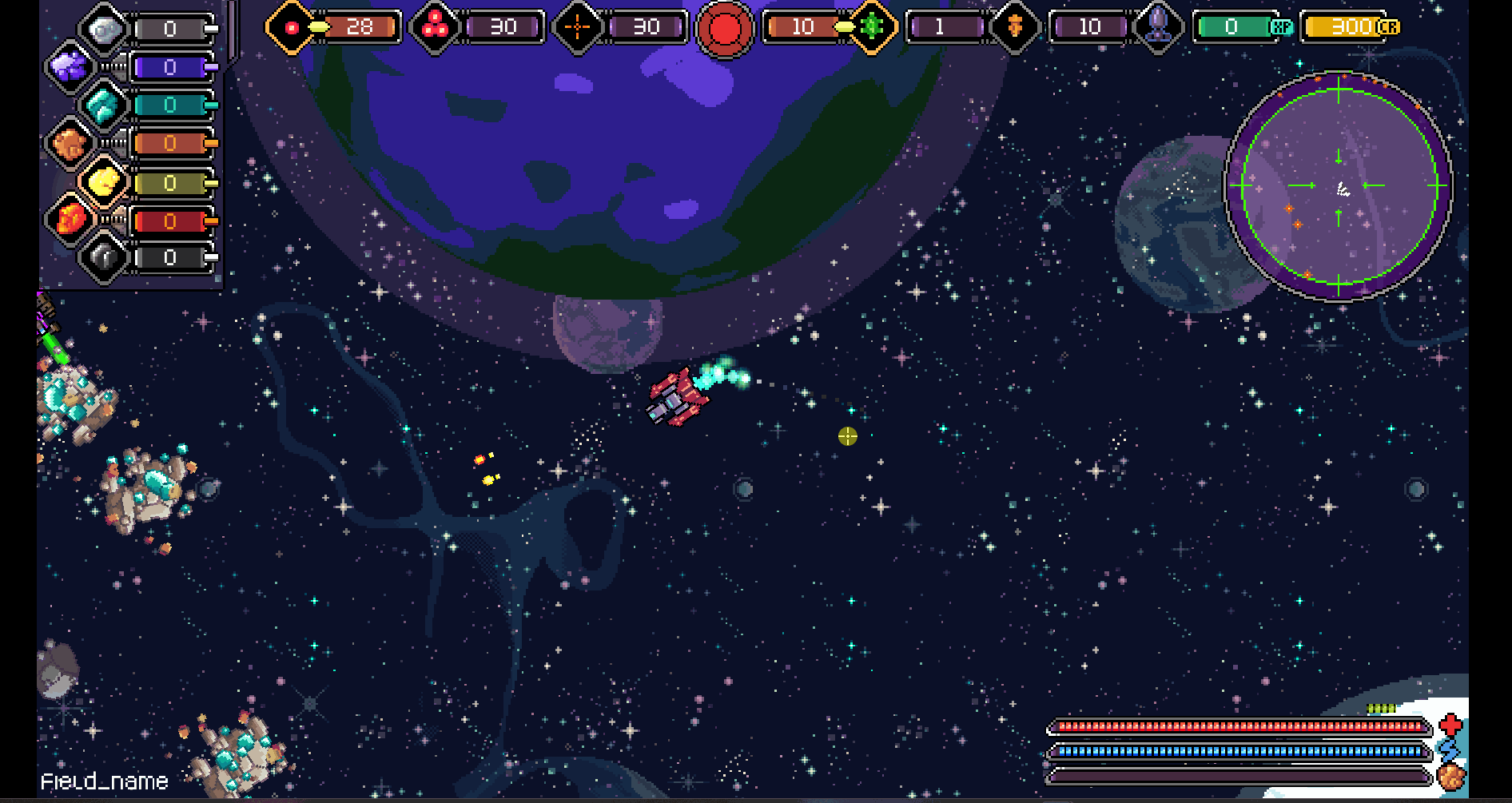Viewport: 1512px width, 803px height.
Task: Open the circular radar minimap
Action: (x=1339, y=185)
